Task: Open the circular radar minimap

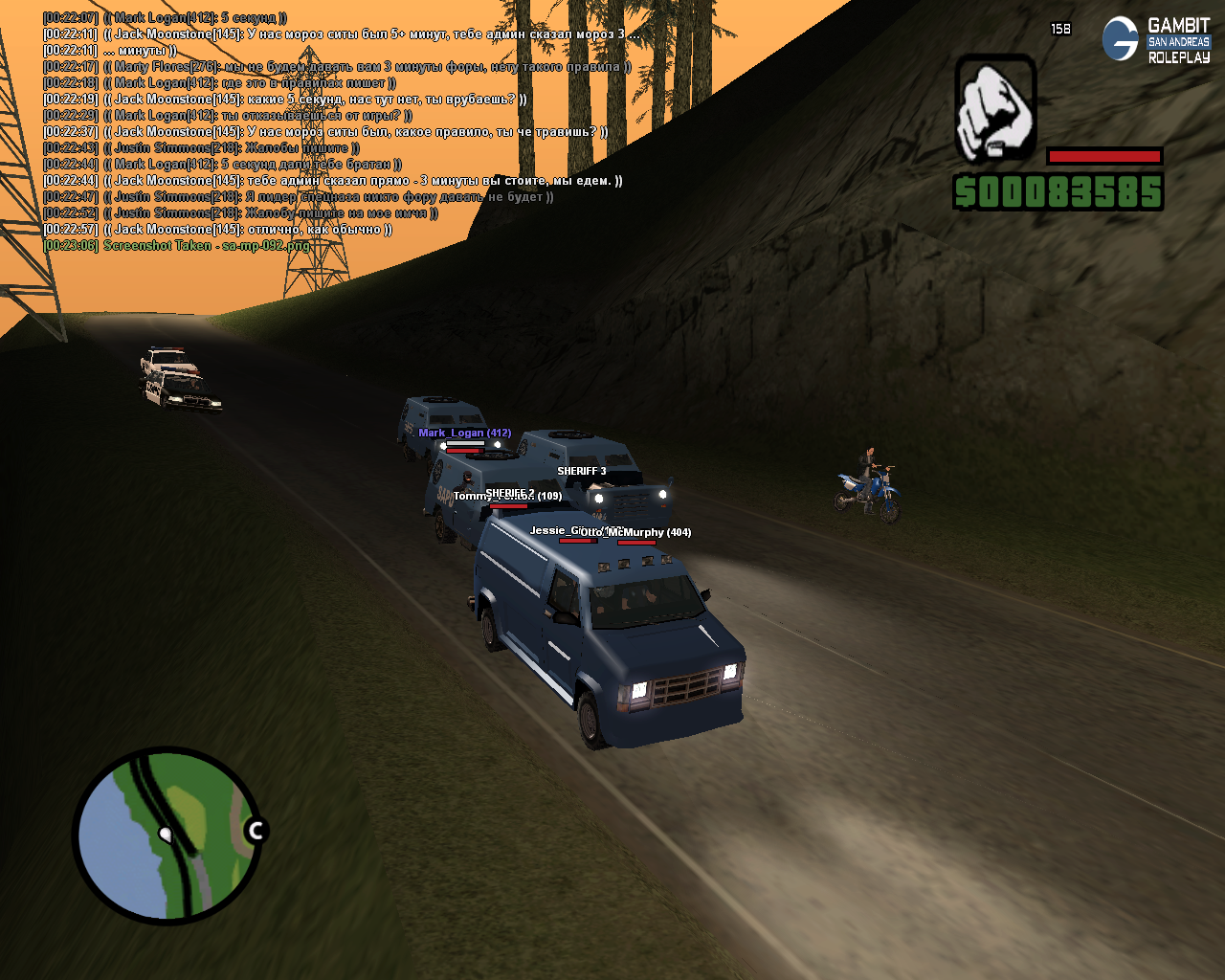Action: point(166,835)
